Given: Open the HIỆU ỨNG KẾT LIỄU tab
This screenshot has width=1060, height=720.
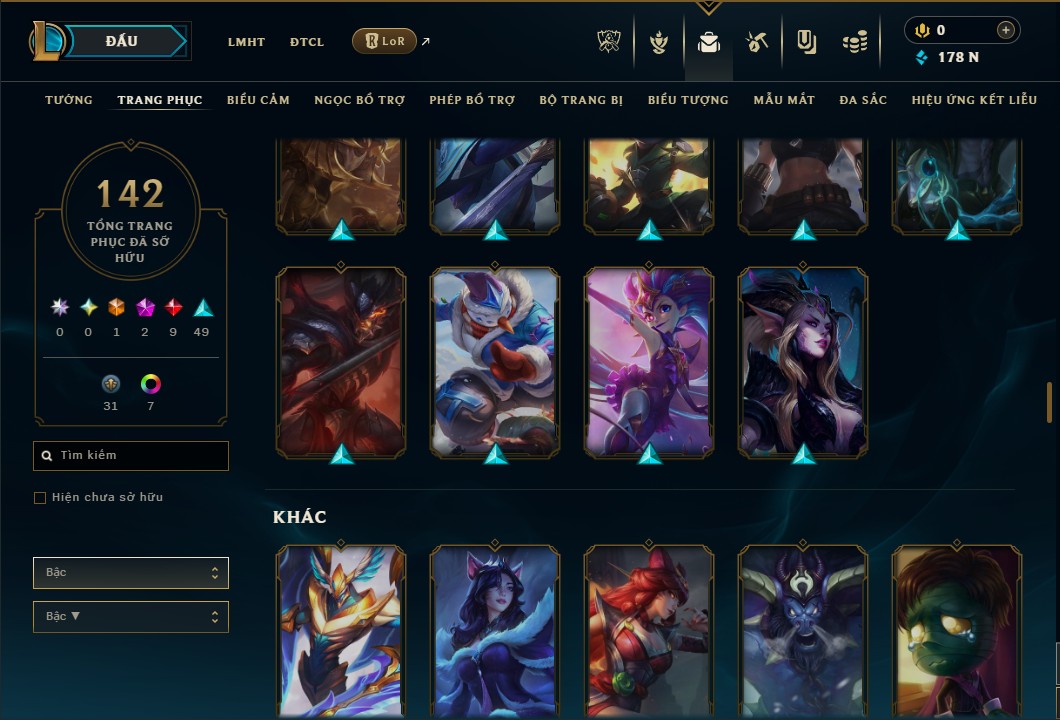Looking at the screenshot, I should point(975,100).
